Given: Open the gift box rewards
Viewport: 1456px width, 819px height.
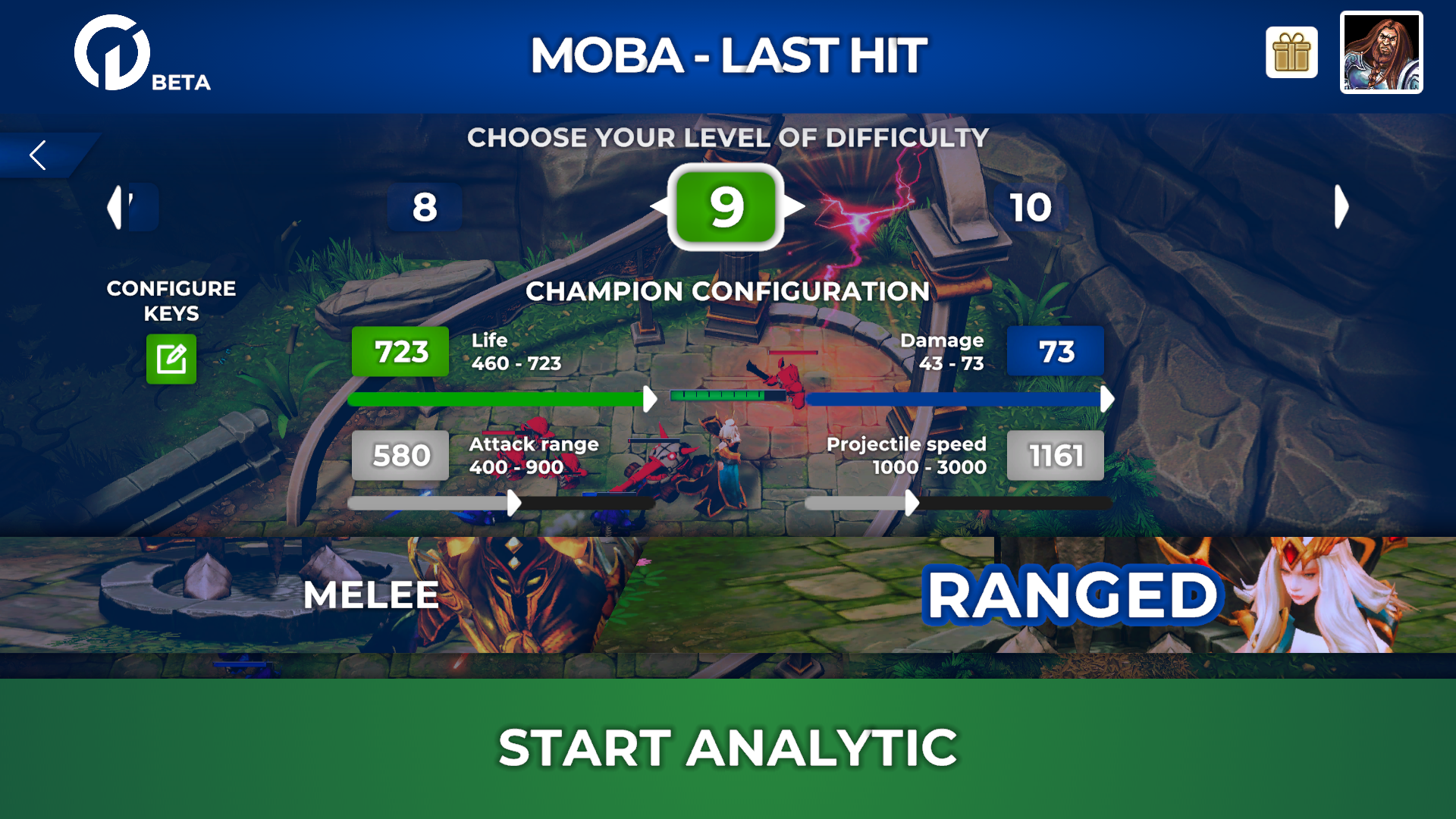Looking at the screenshot, I should (1291, 53).
